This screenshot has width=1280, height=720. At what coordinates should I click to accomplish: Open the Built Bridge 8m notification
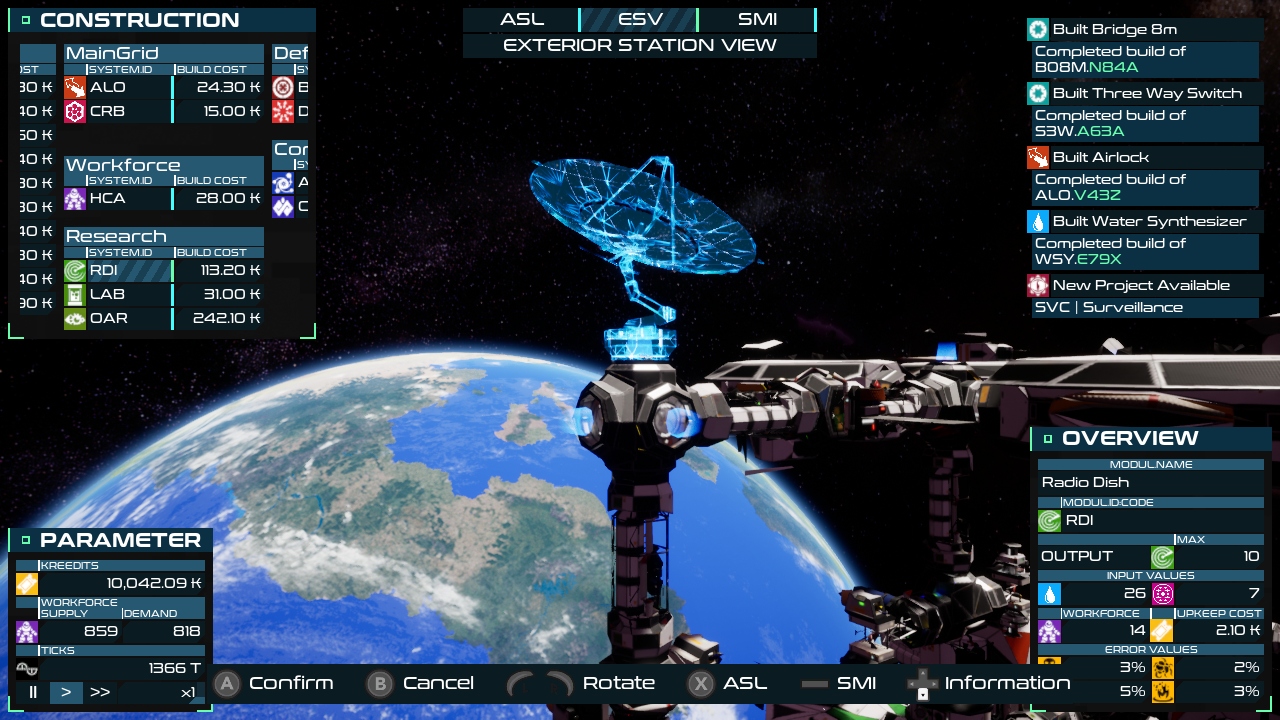pos(1143,30)
